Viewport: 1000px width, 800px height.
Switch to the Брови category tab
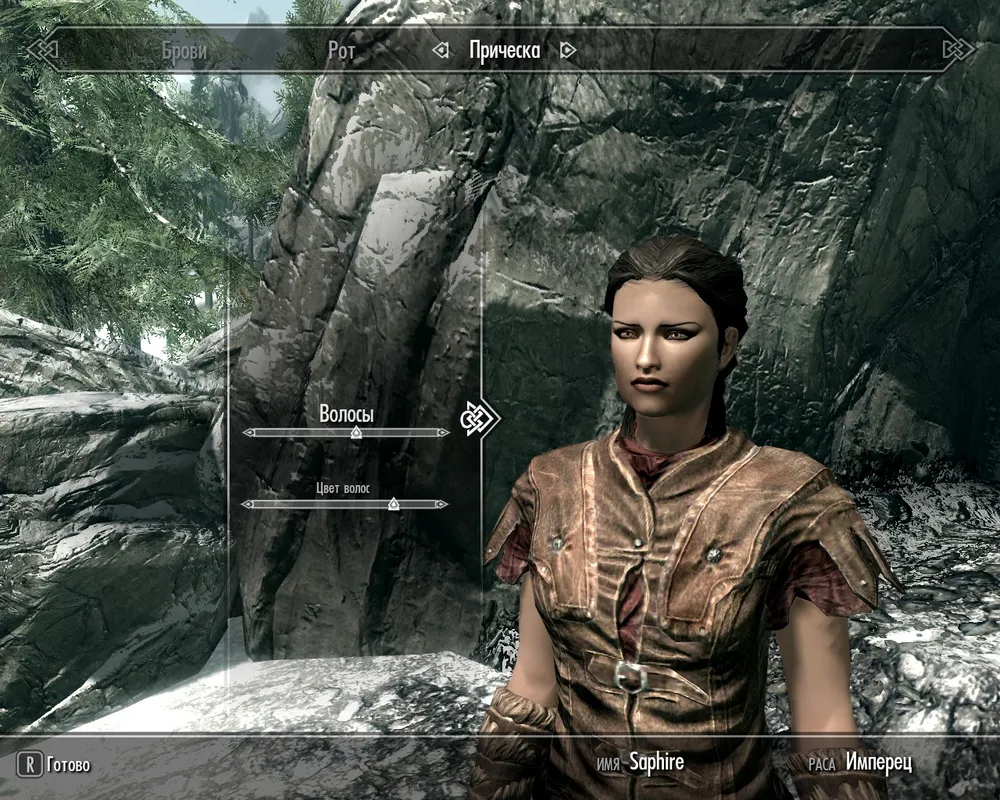tap(183, 50)
